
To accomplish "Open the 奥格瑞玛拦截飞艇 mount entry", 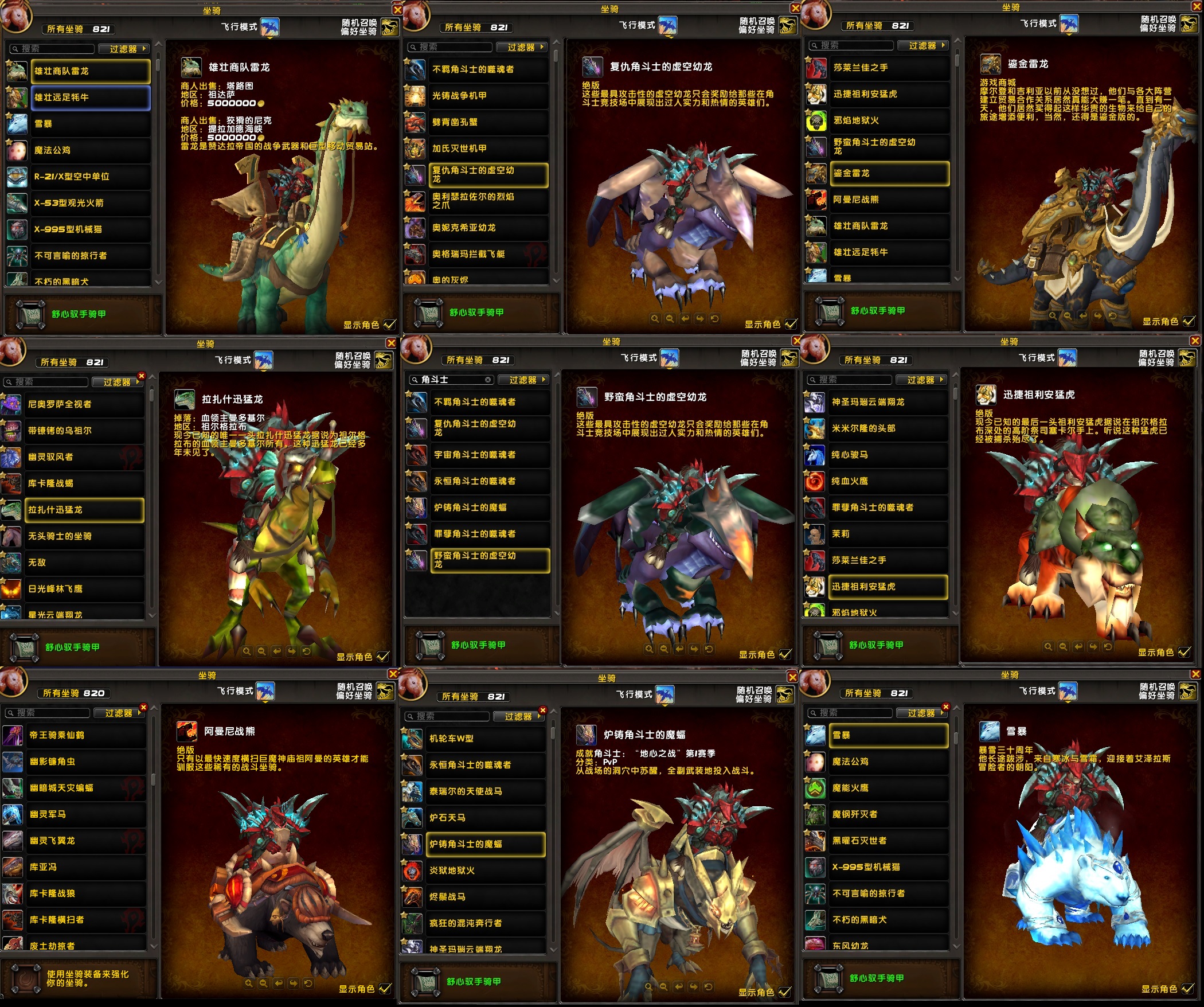I will click(488, 254).
